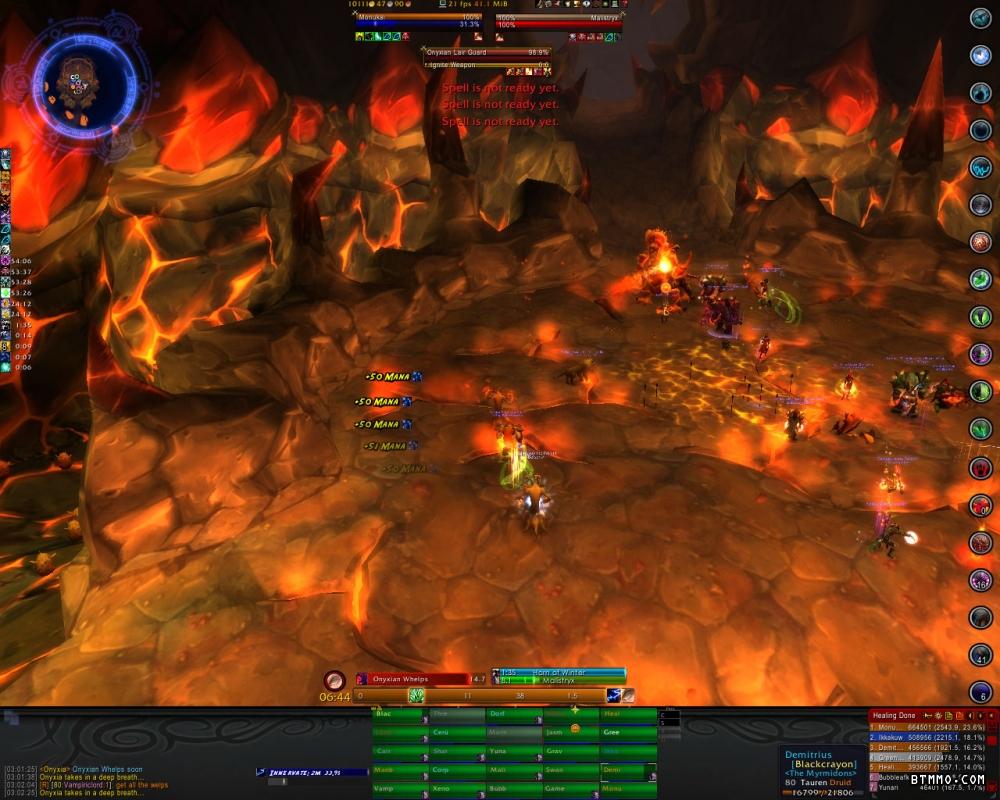1000x800 pixels.
Task: Click the round icon beside the 06:44 timer
Action: [334, 679]
